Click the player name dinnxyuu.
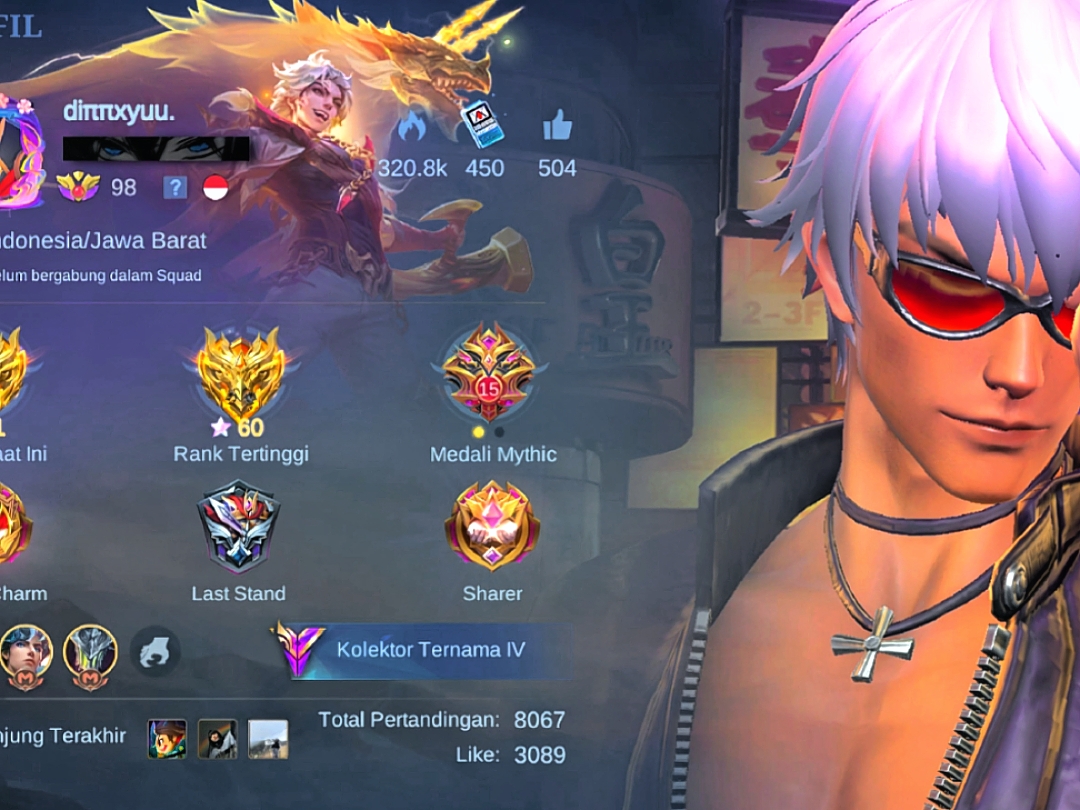Screen dimensions: 1080x810 pyautogui.click(x=118, y=112)
